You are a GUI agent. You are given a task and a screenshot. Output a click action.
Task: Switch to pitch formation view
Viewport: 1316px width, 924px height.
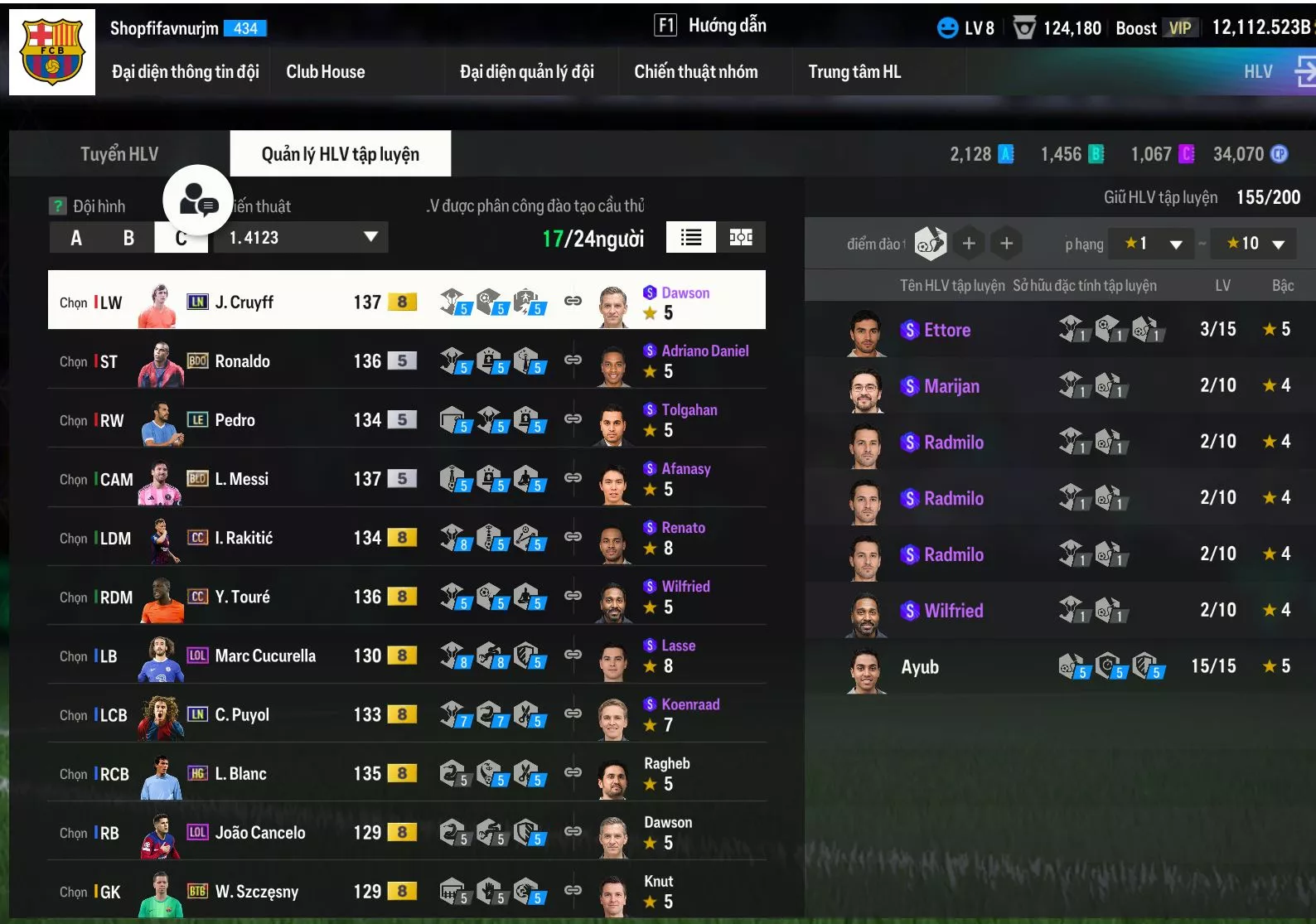tap(741, 238)
